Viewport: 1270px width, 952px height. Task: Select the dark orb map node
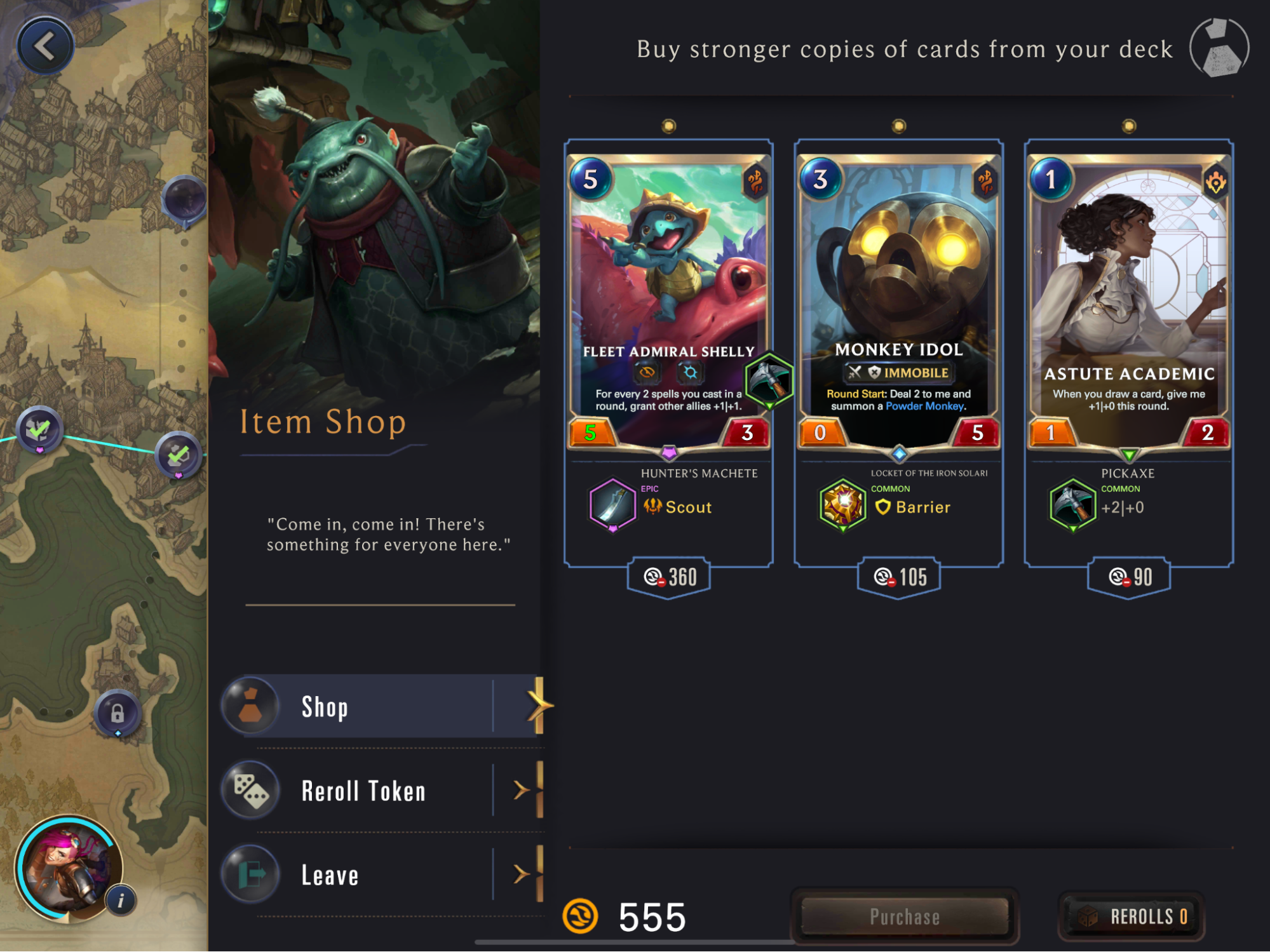185,199
